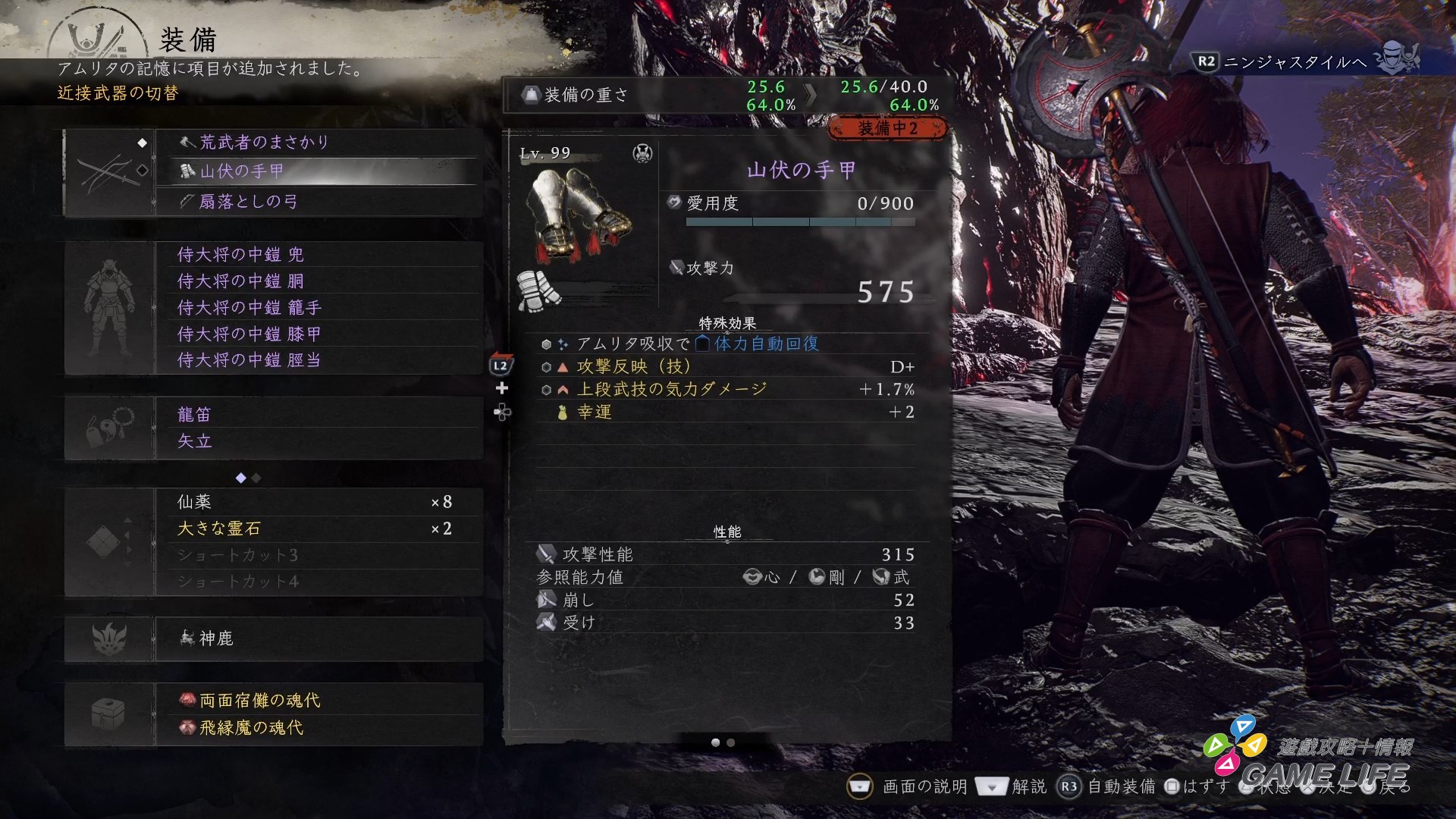1456x819 pixels.
Task: Expand the 特殊効果 special effects section
Action: (728, 321)
